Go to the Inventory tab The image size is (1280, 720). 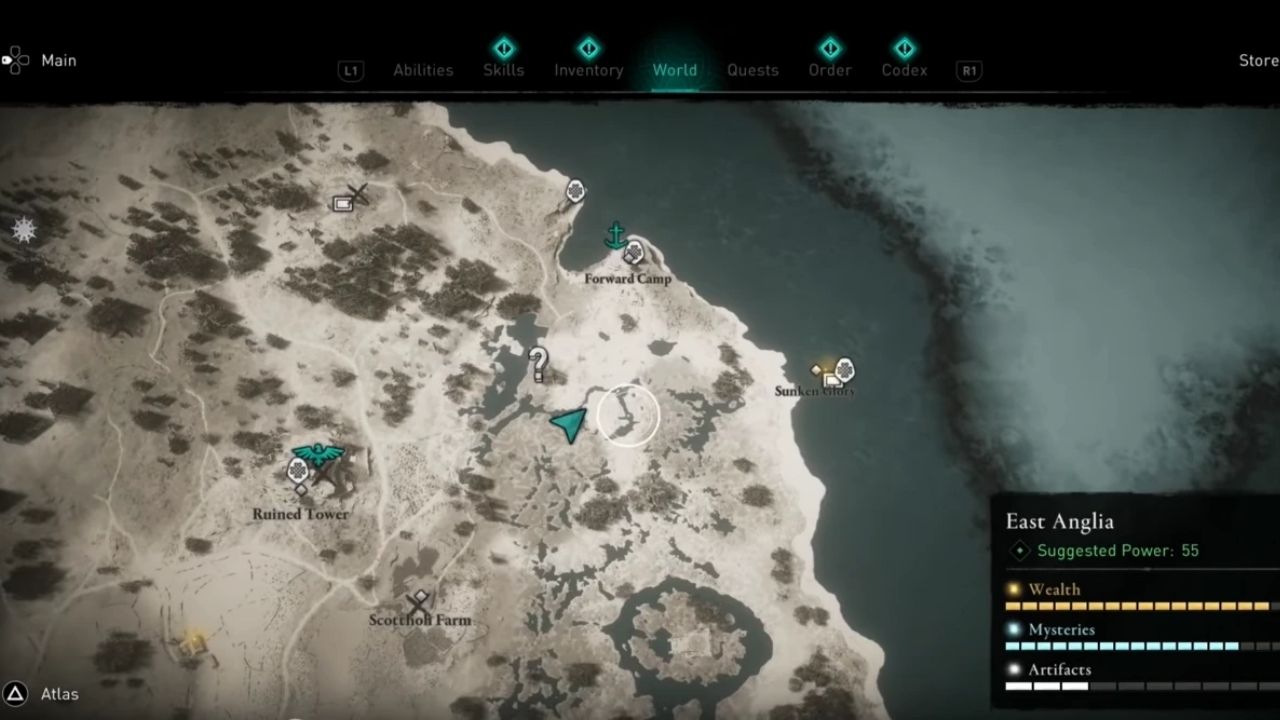pyautogui.click(x=589, y=70)
